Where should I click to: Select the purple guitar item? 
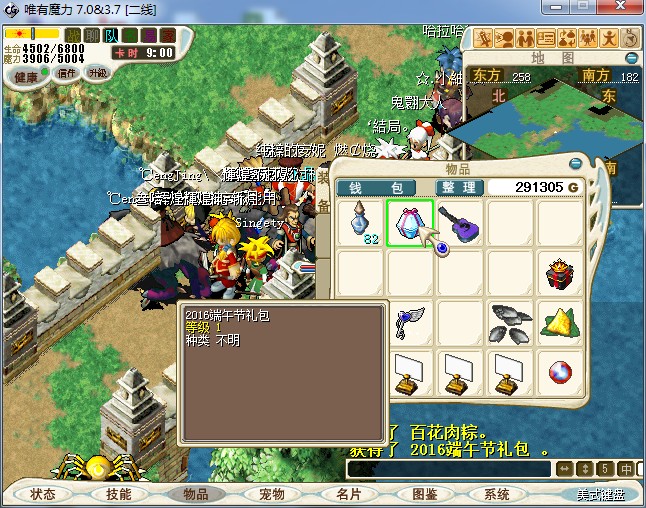(460, 222)
